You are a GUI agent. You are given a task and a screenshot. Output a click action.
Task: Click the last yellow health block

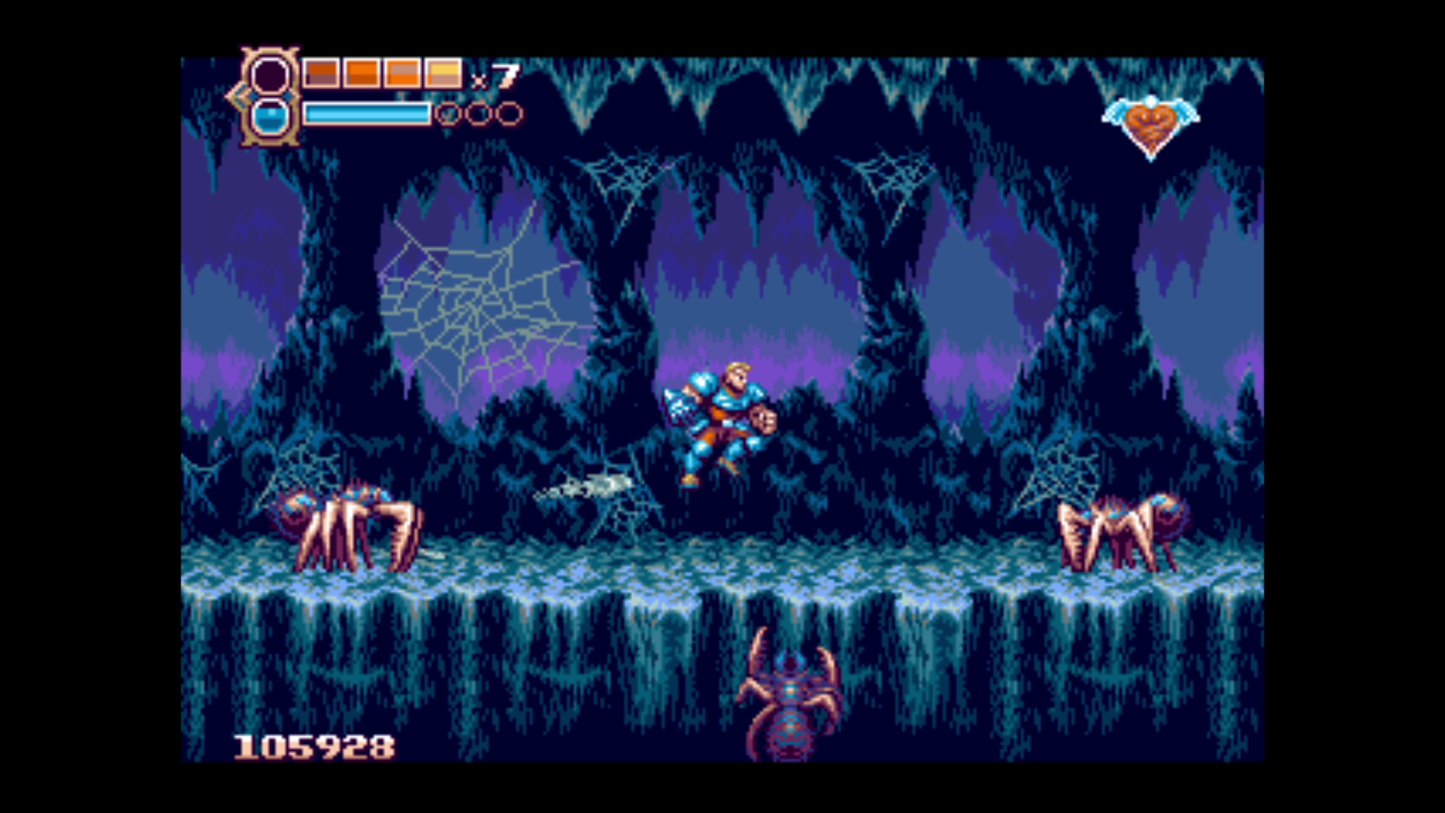click(x=442, y=72)
